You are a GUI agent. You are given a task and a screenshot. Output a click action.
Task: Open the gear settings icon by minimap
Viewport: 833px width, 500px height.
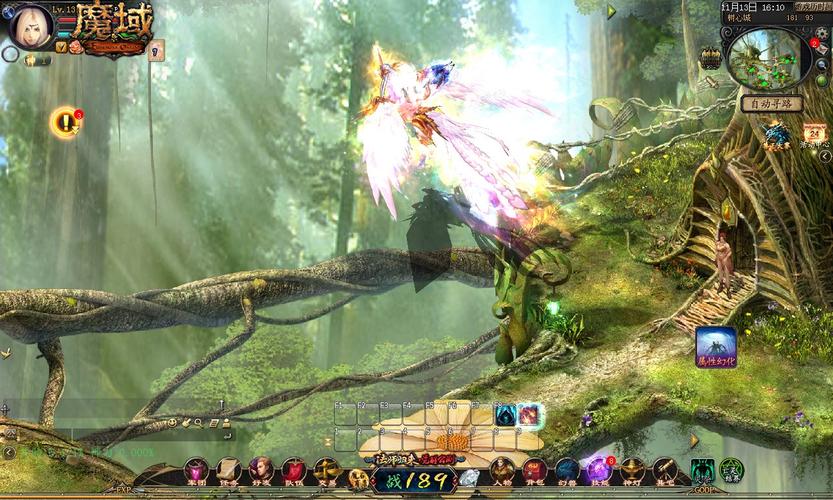pos(823,32)
